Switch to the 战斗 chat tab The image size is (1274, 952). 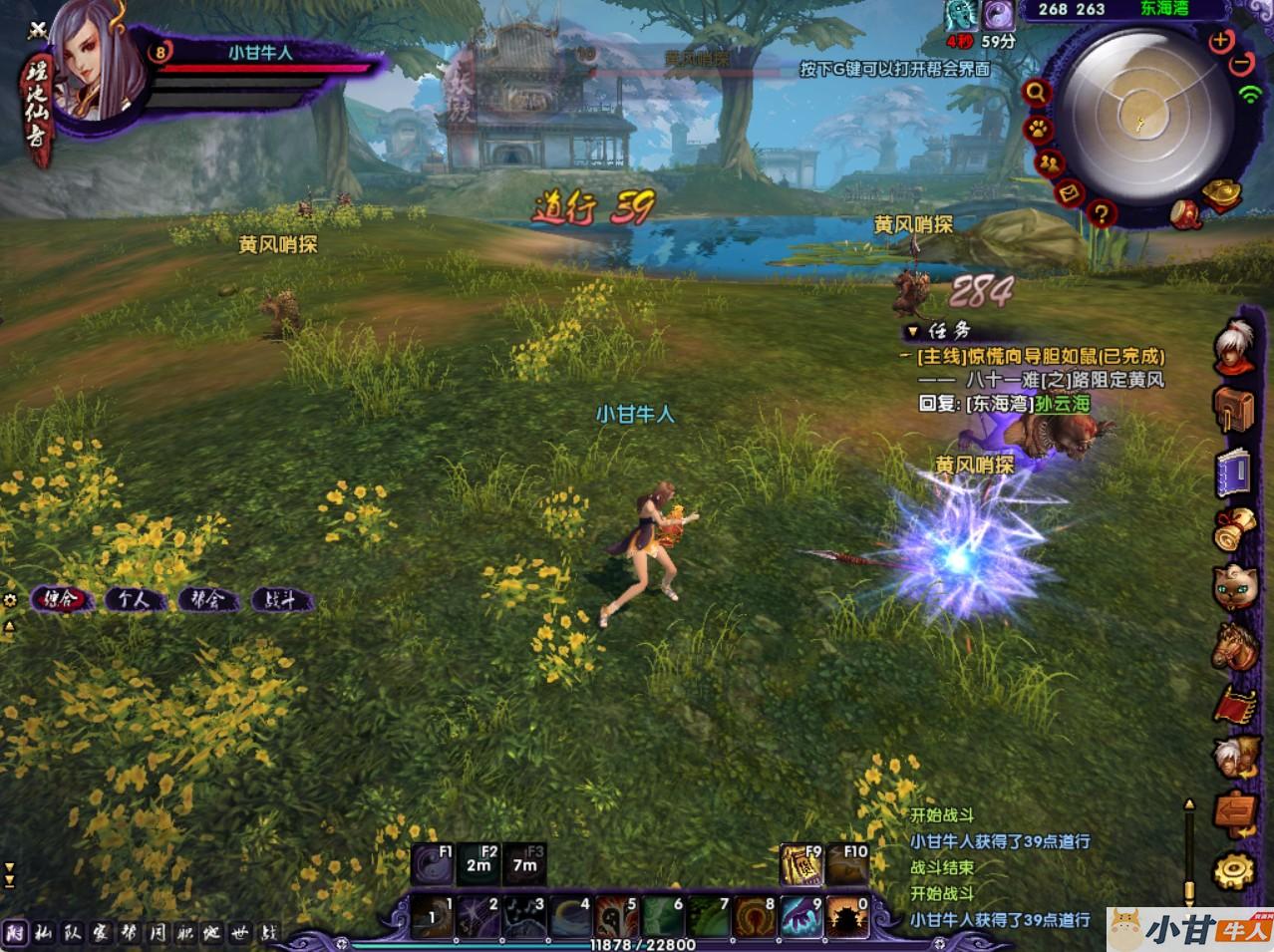(x=280, y=600)
